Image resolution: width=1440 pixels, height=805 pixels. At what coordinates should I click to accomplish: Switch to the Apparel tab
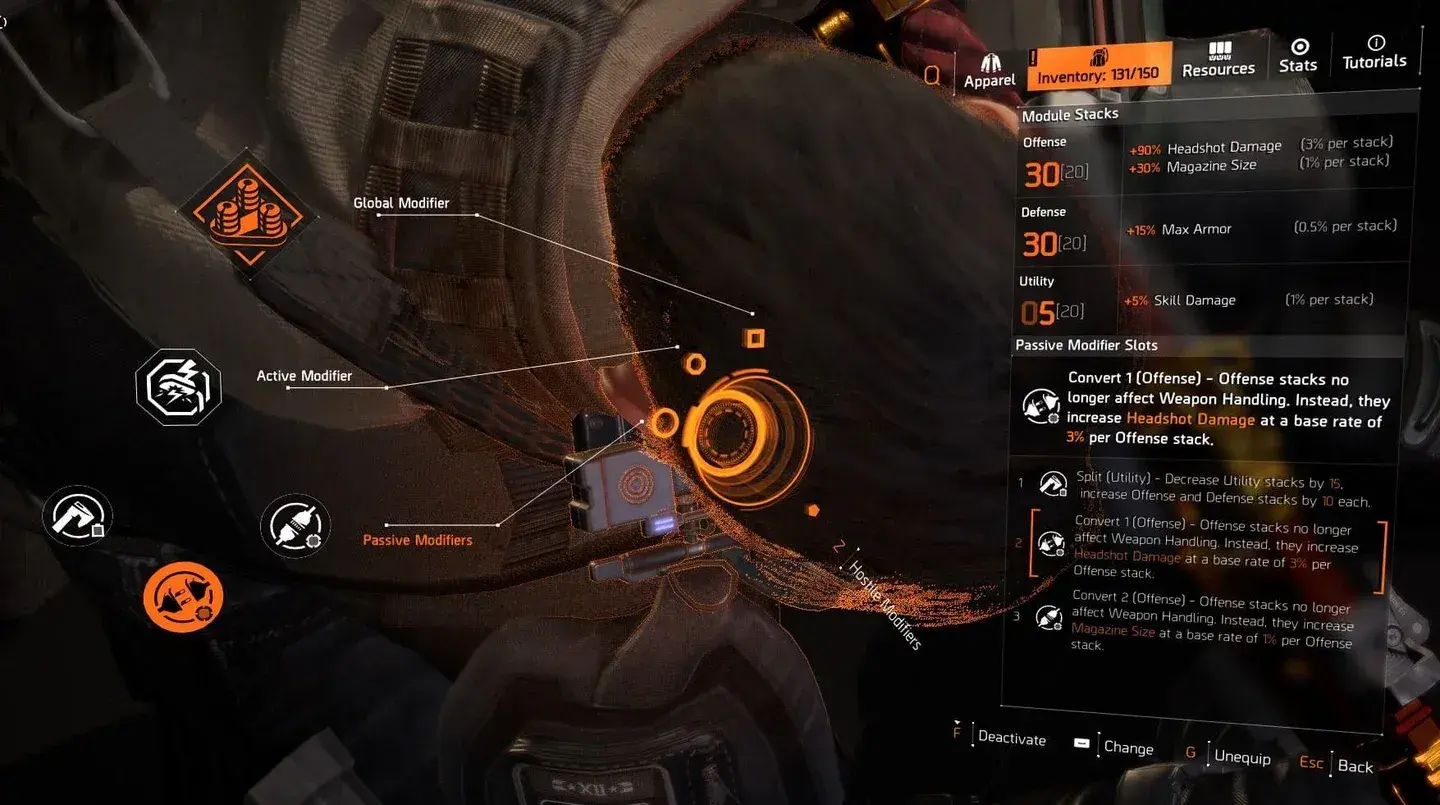click(x=990, y=70)
